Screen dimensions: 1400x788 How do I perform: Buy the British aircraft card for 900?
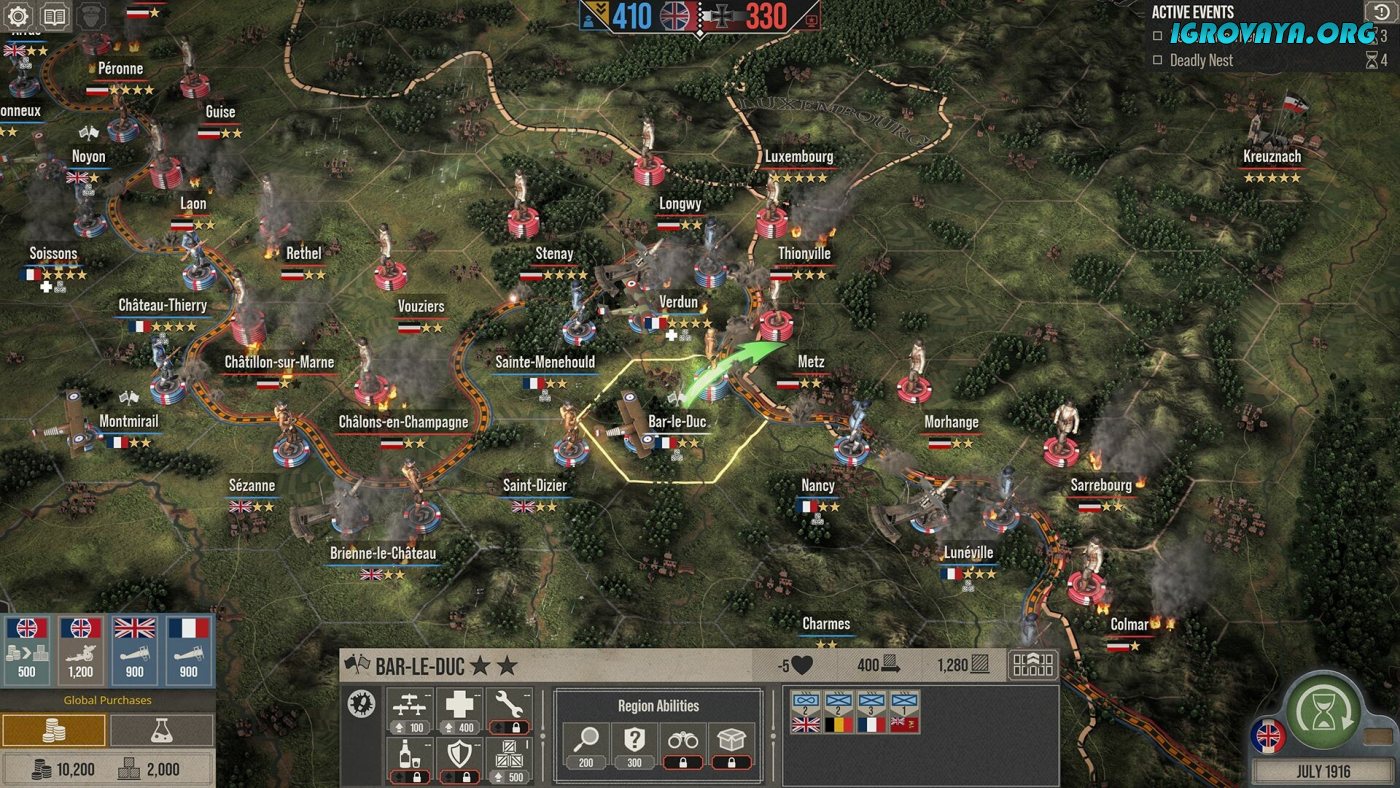point(134,649)
